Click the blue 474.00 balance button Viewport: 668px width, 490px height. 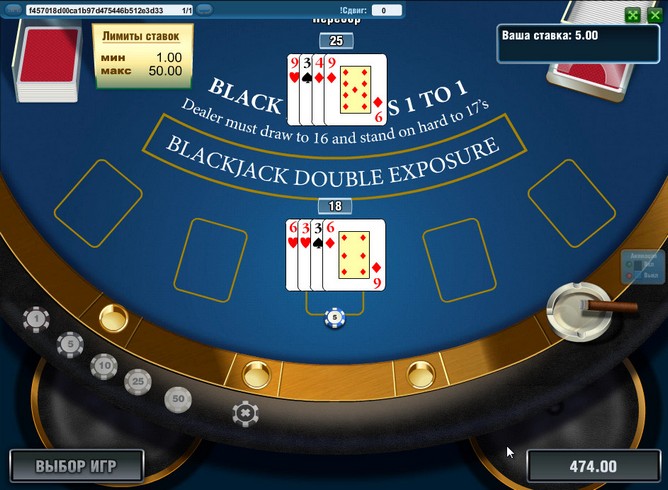[594, 466]
